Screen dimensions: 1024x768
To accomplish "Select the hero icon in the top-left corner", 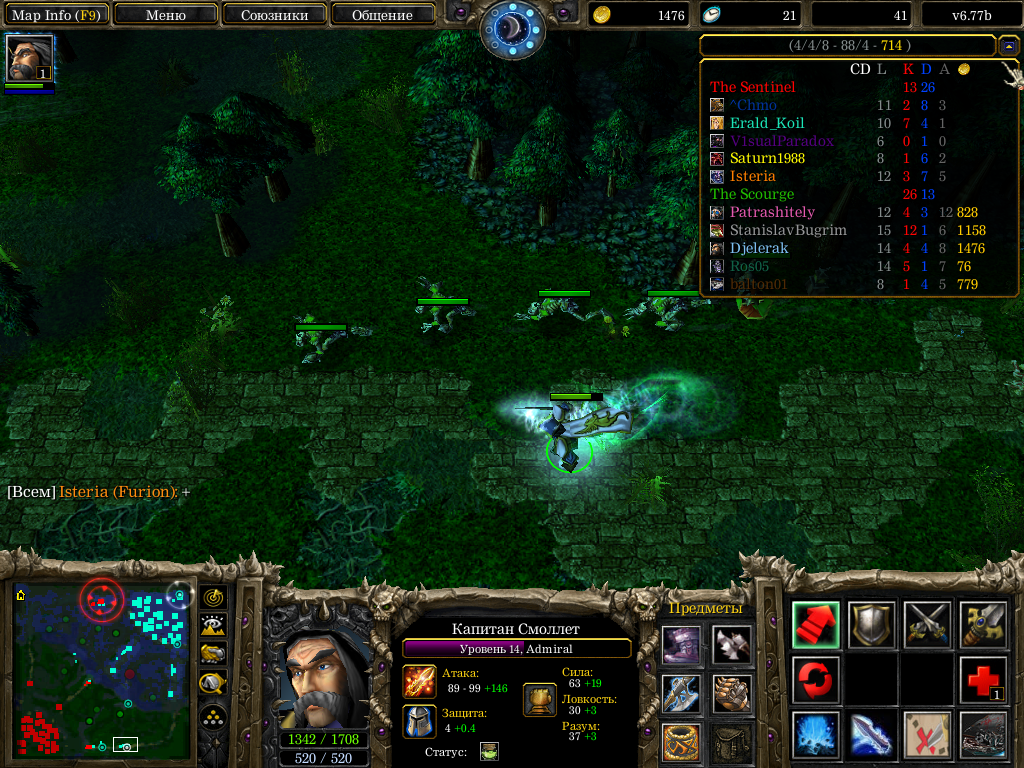I will coord(30,60).
